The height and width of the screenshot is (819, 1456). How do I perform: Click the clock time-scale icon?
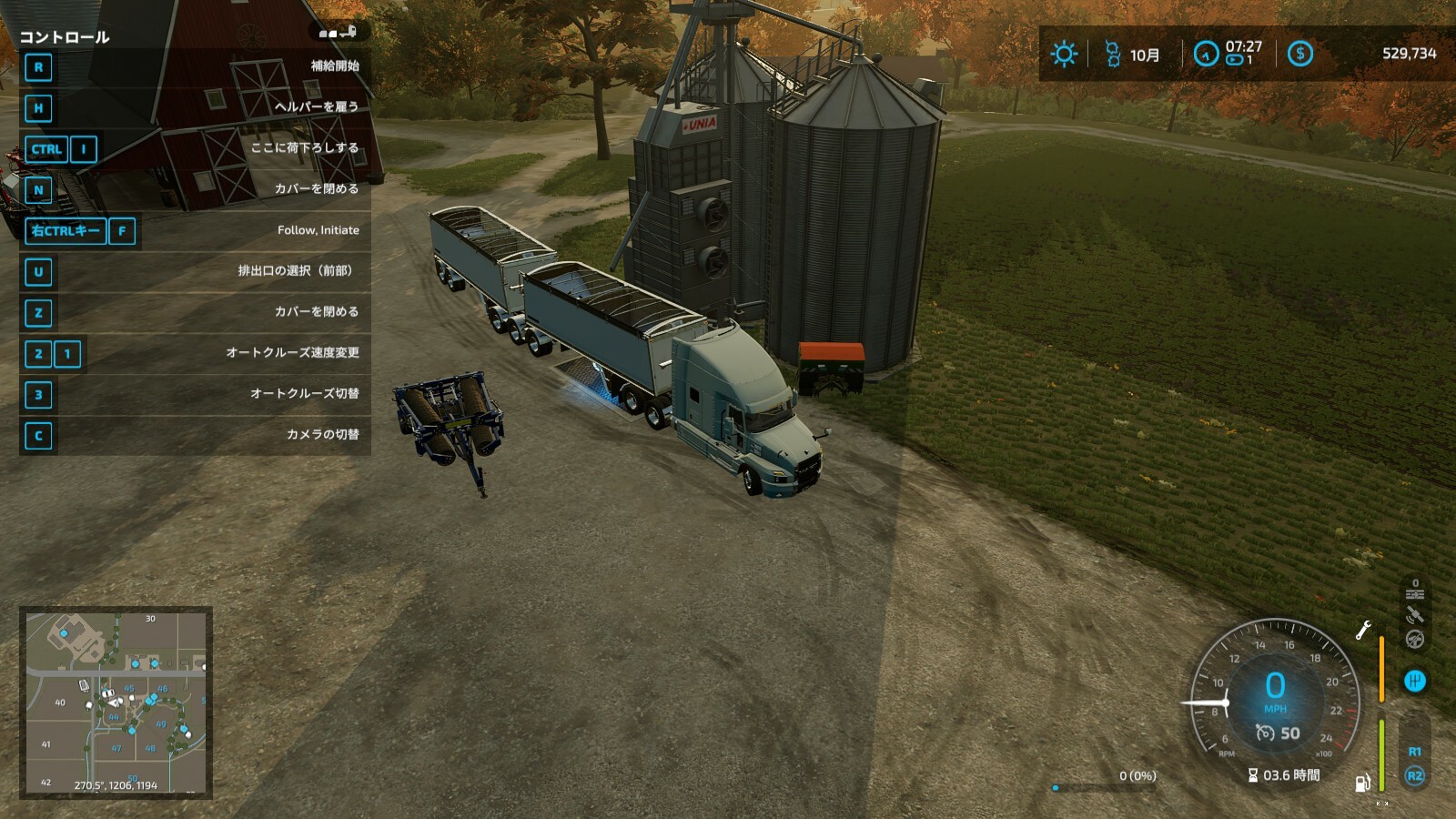[1206, 54]
